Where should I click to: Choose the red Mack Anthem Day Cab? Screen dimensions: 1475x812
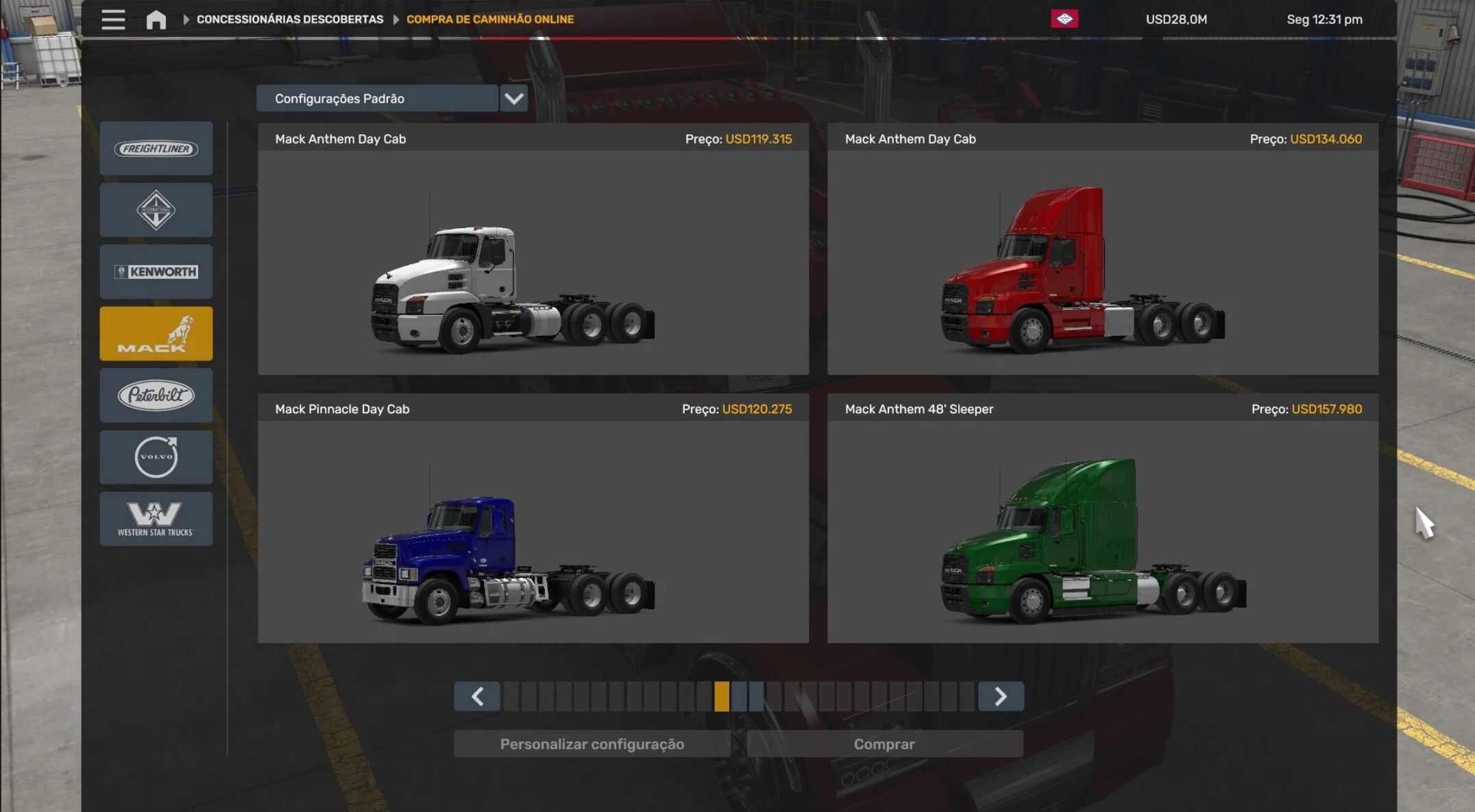tap(1102, 260)
